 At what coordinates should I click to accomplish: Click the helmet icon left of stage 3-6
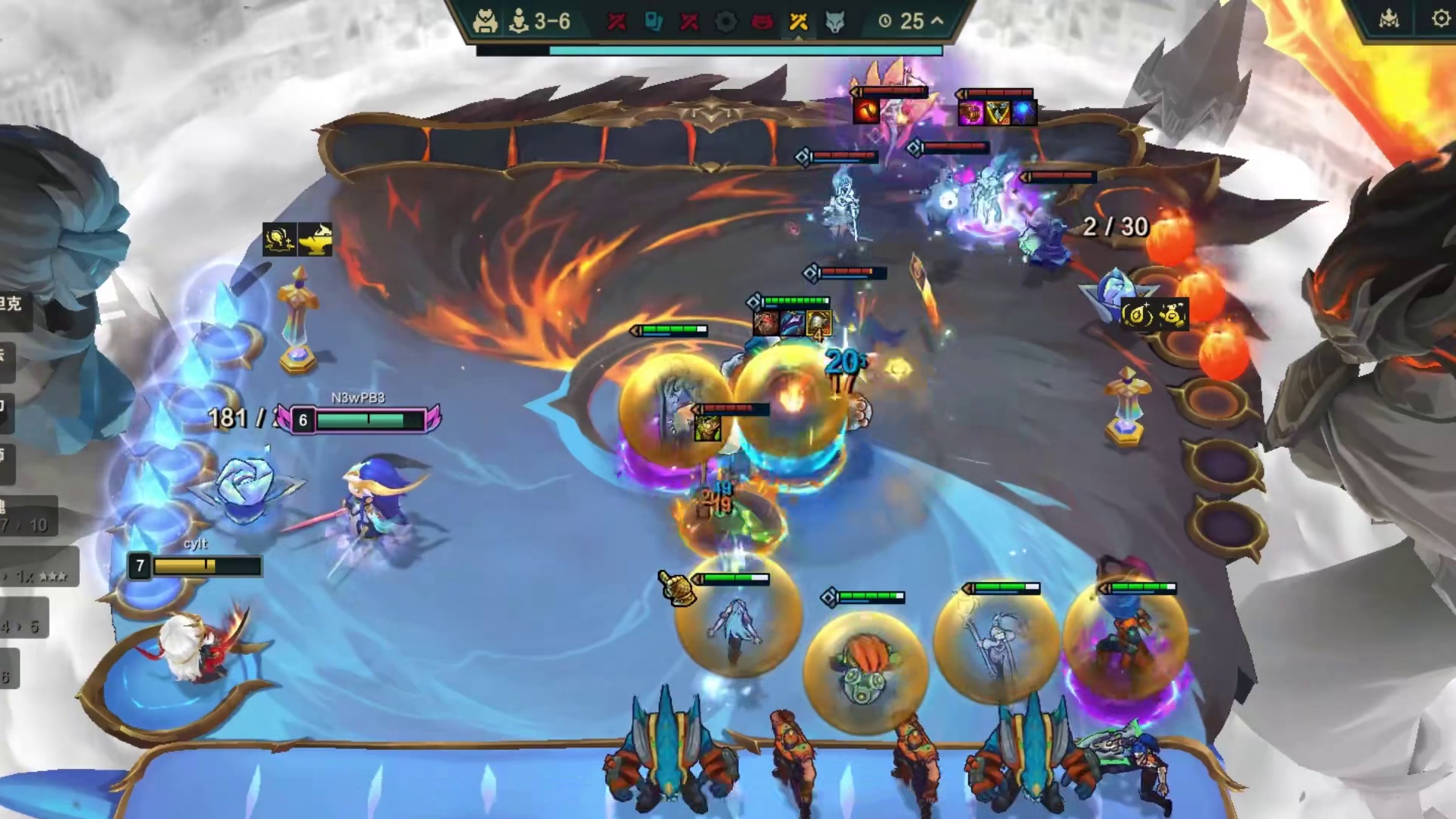click(485, 21)
